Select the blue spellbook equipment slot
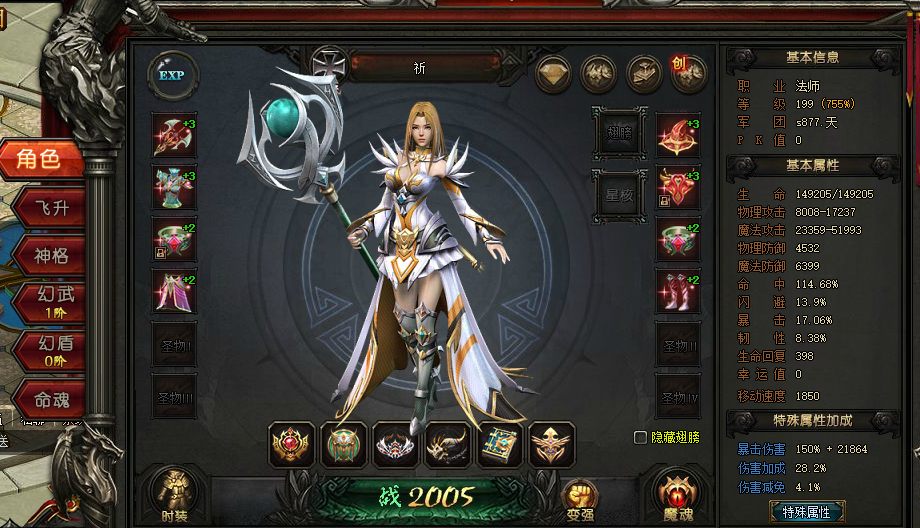The height and width of the screenshot is (528, 920). pyautogui.click(x=500, y=445)
